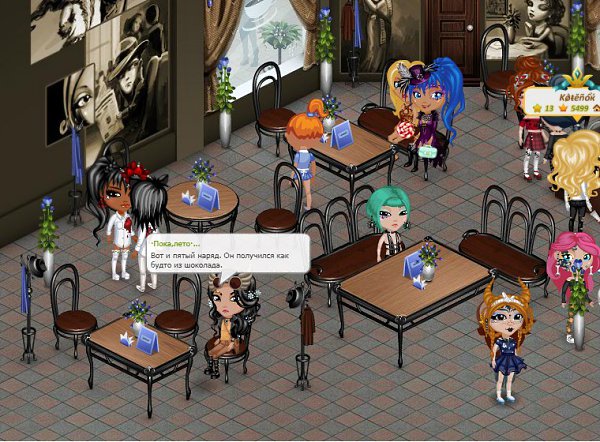Image resolution: width=600 pixels, height=442 pixels.
Task: Select the name •Пока,лето• in the speech bubble
Action: 176,244
